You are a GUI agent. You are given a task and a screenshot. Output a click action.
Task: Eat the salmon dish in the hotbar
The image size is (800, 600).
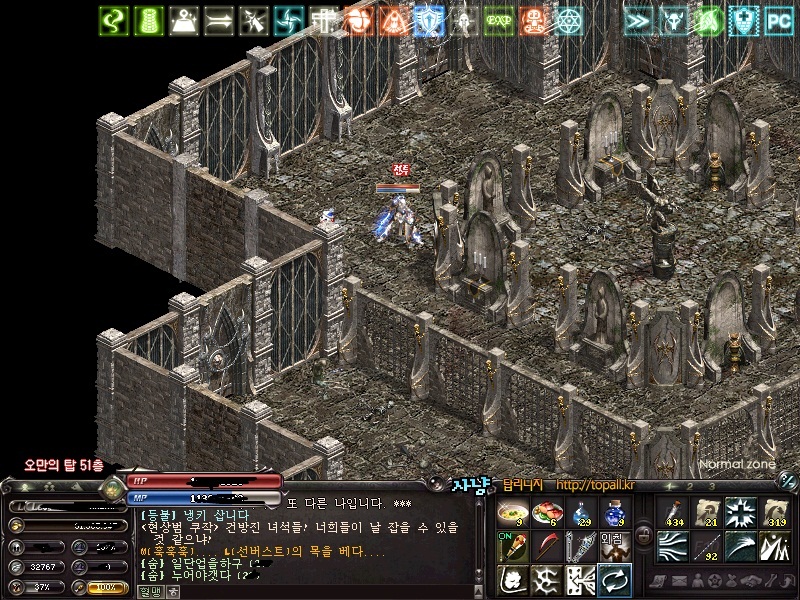click(x=545, y=514)
